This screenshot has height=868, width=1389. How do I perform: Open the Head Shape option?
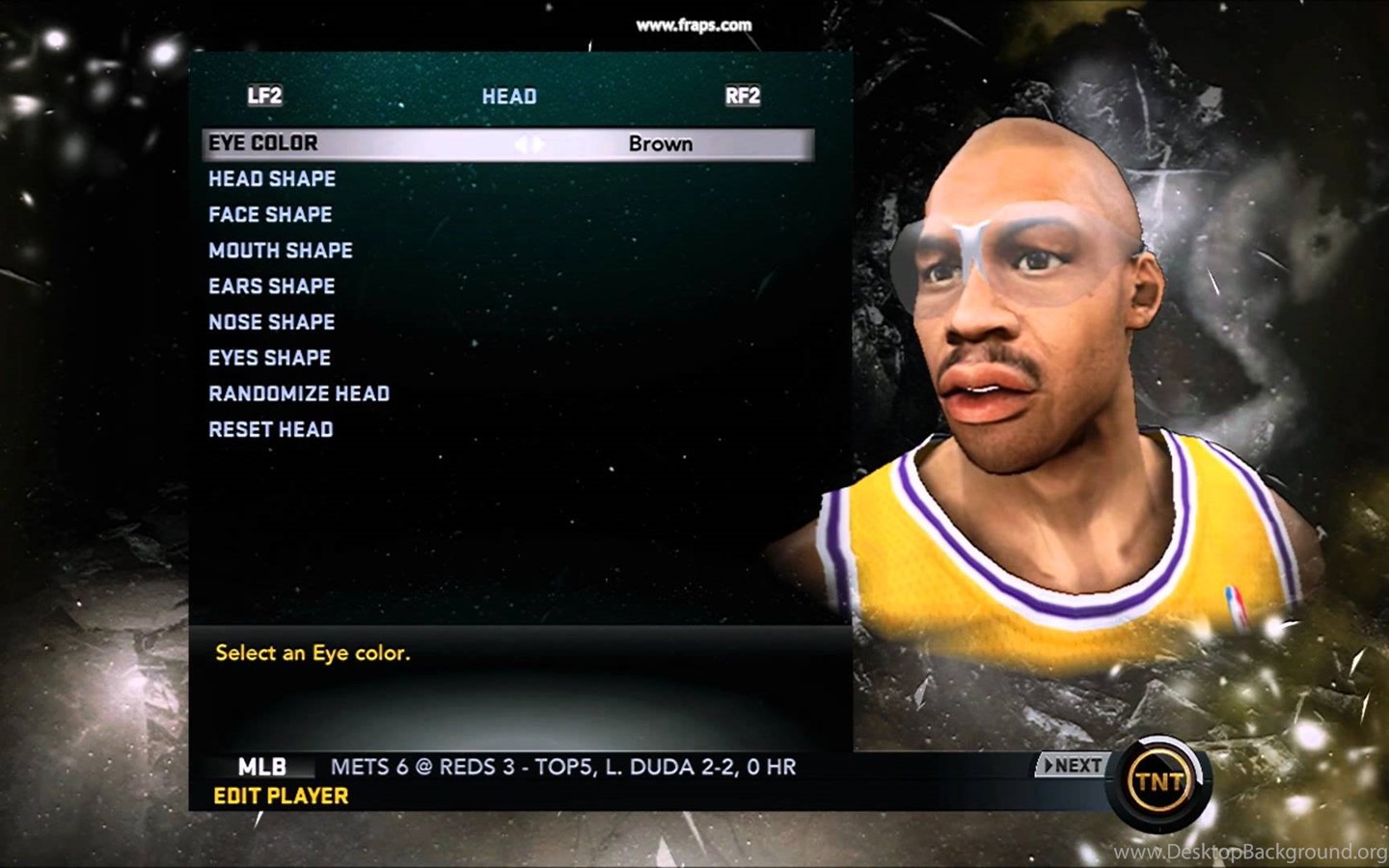[272, 179]
